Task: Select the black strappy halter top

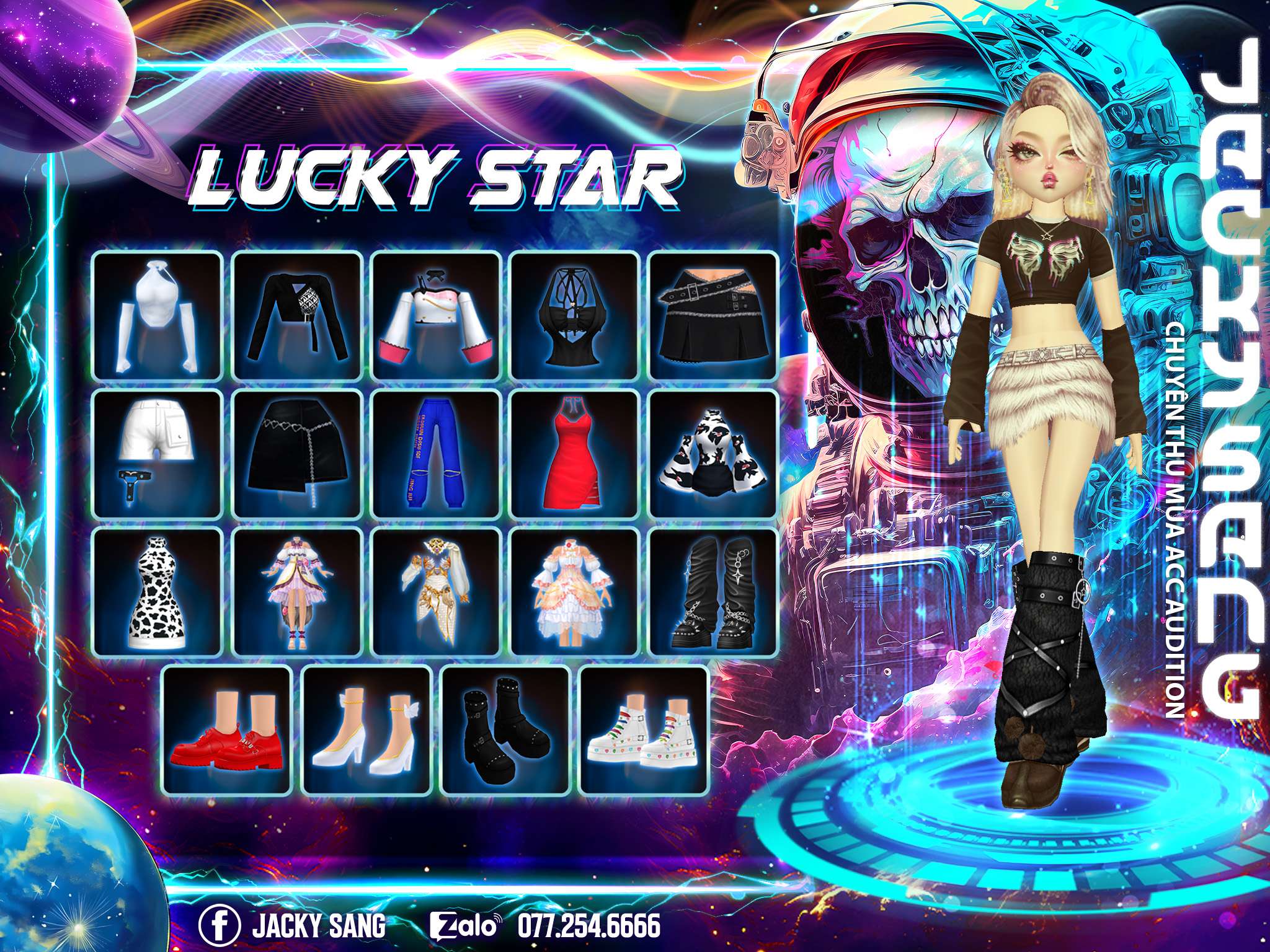Action: [x=575, y=315]
